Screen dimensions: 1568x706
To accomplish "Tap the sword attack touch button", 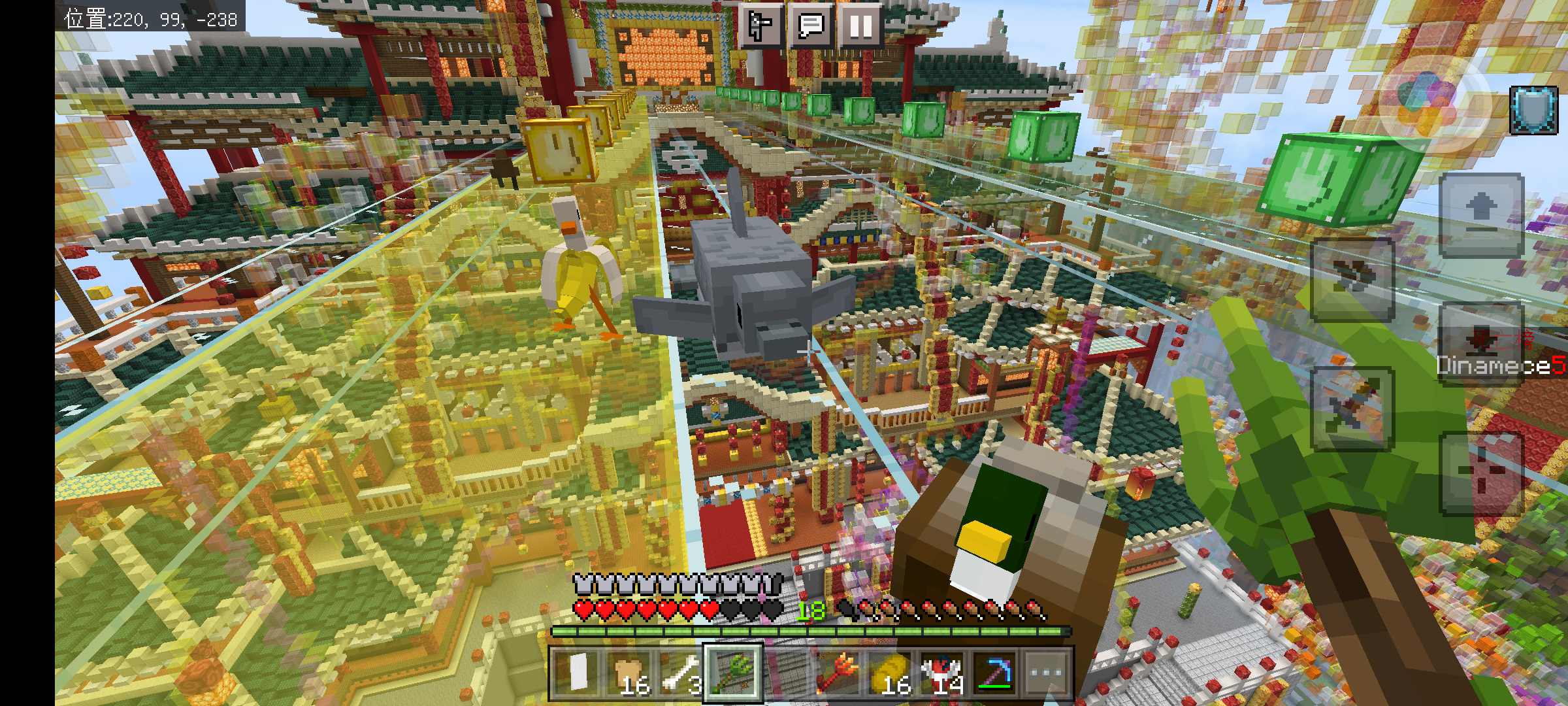I will coord(1352,409).
